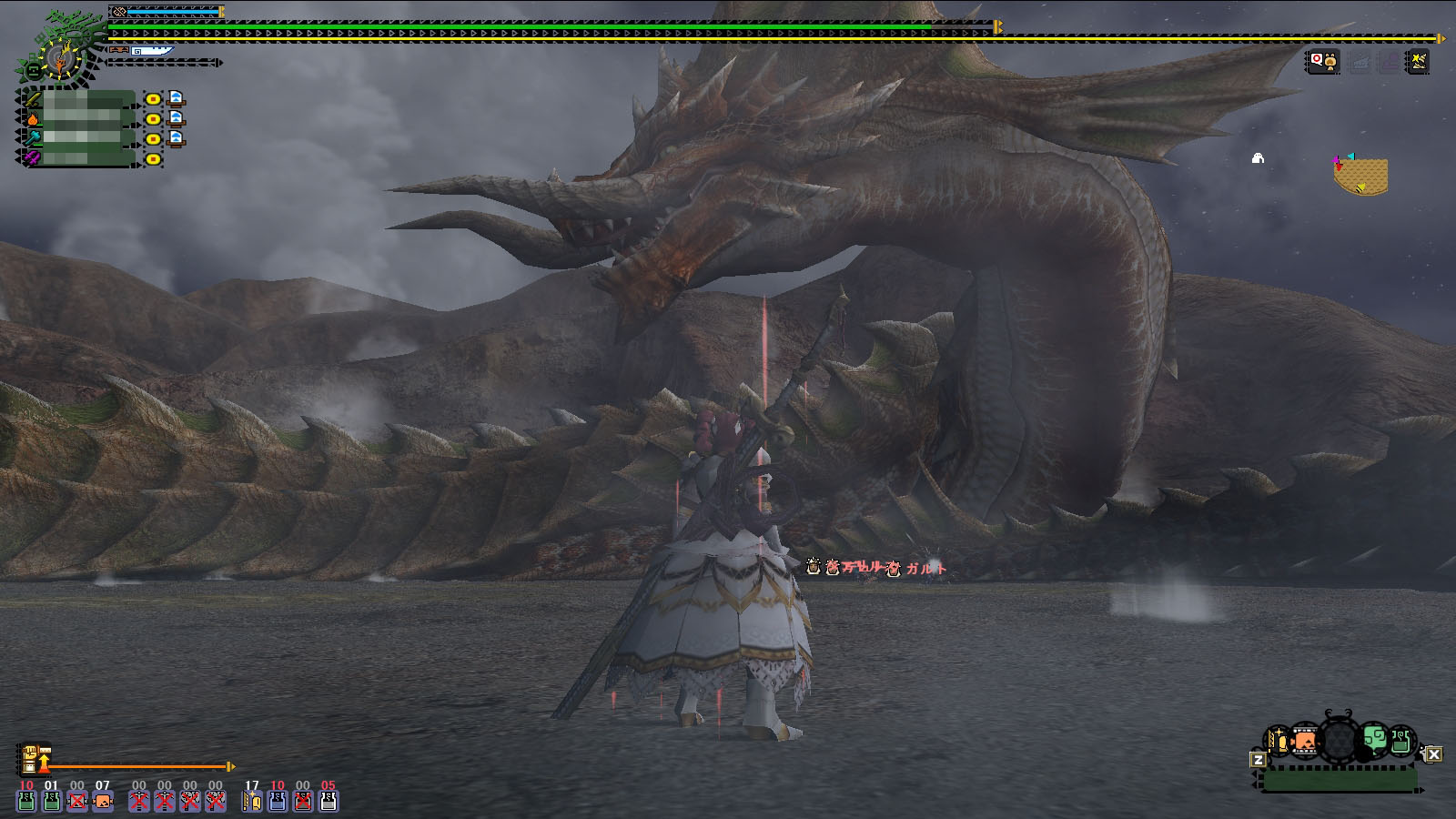This screenshot has width=1456, height=819.
Task: Click the Felyne partner speech-bubble icon
Action: point(1322,62)
